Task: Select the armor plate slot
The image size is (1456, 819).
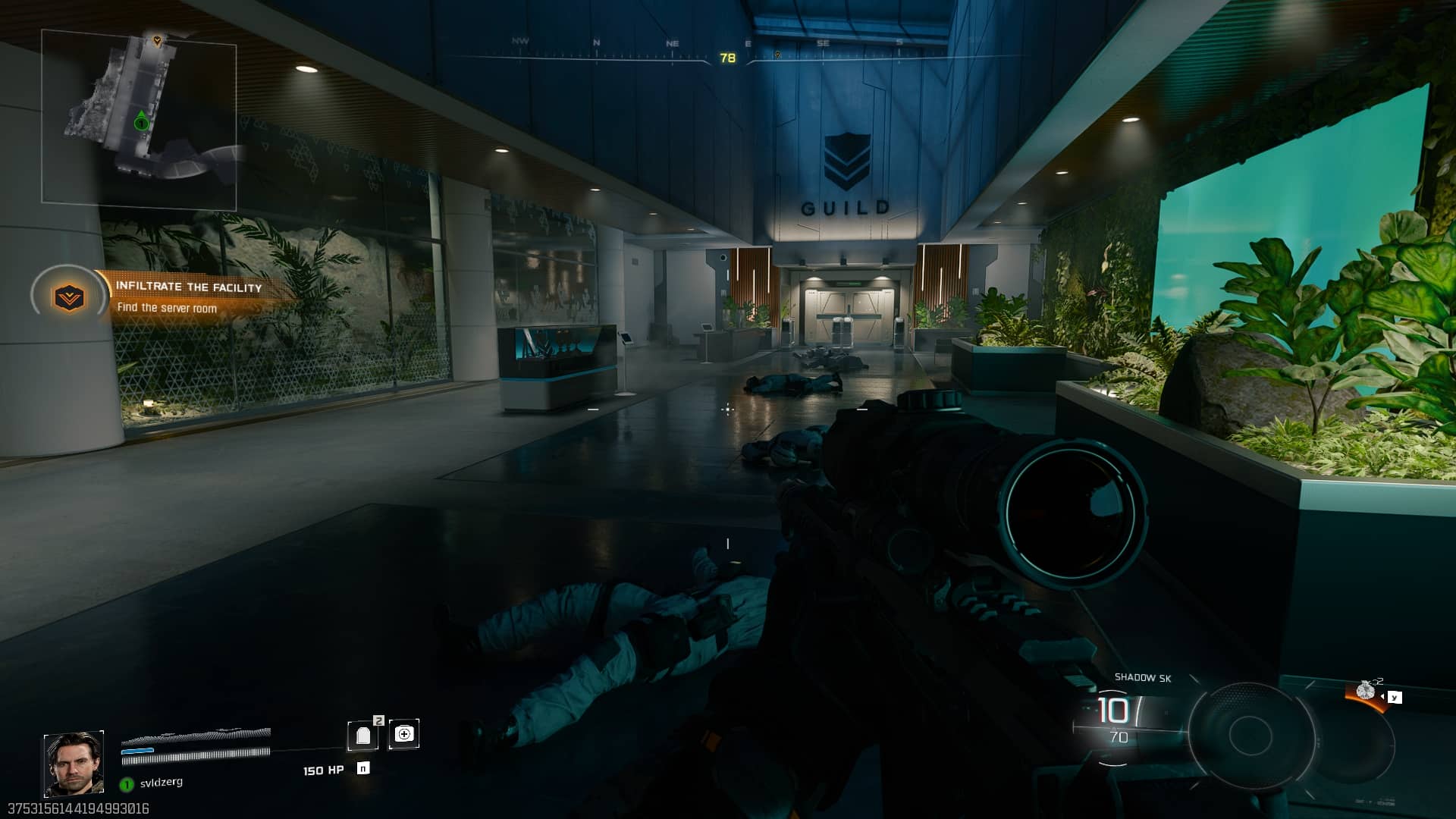Action: point(363,735)
